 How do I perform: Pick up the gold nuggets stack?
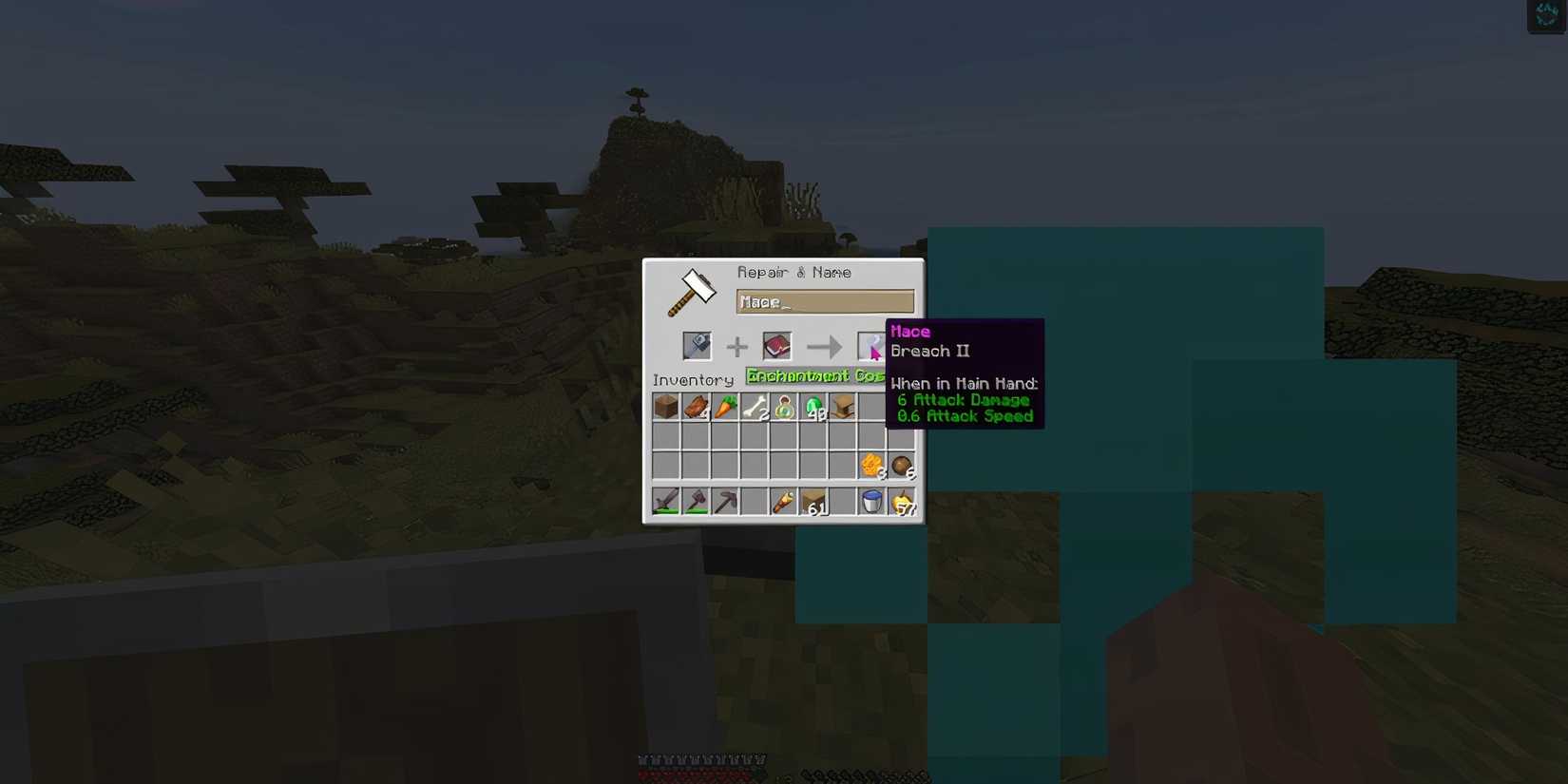[x=872, y=465]
